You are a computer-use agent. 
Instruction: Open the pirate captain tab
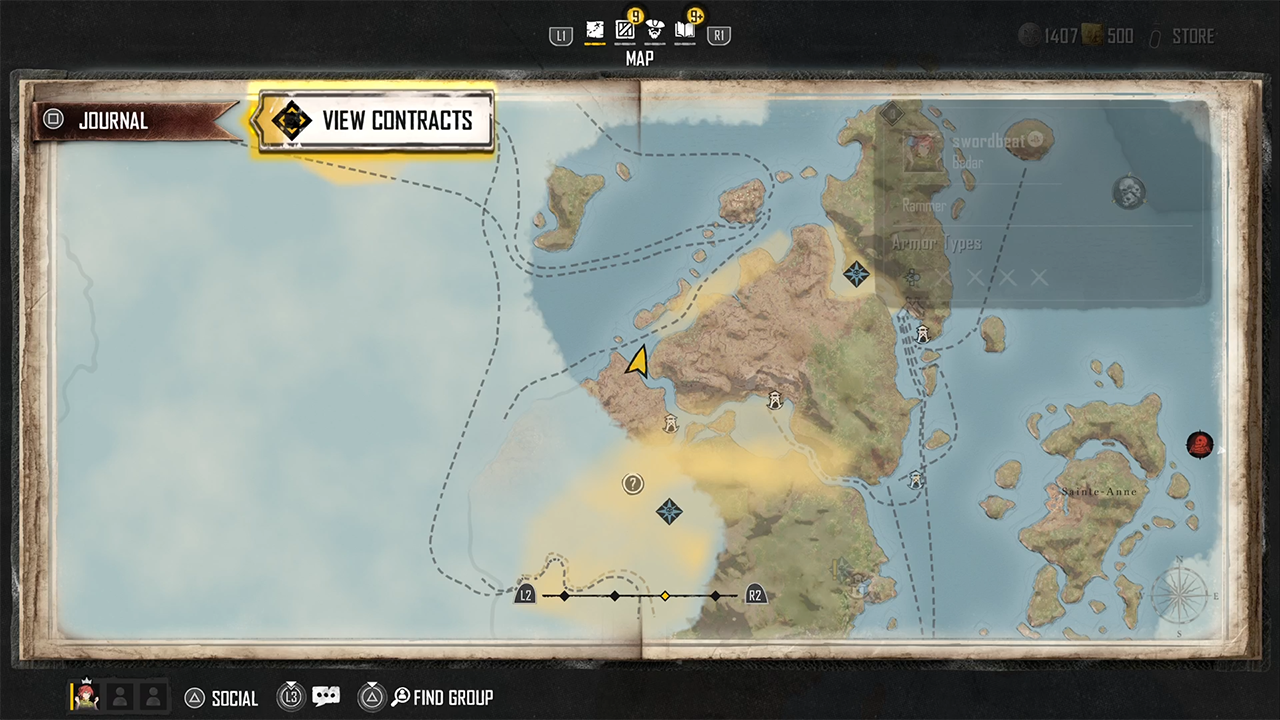(655, 31)
